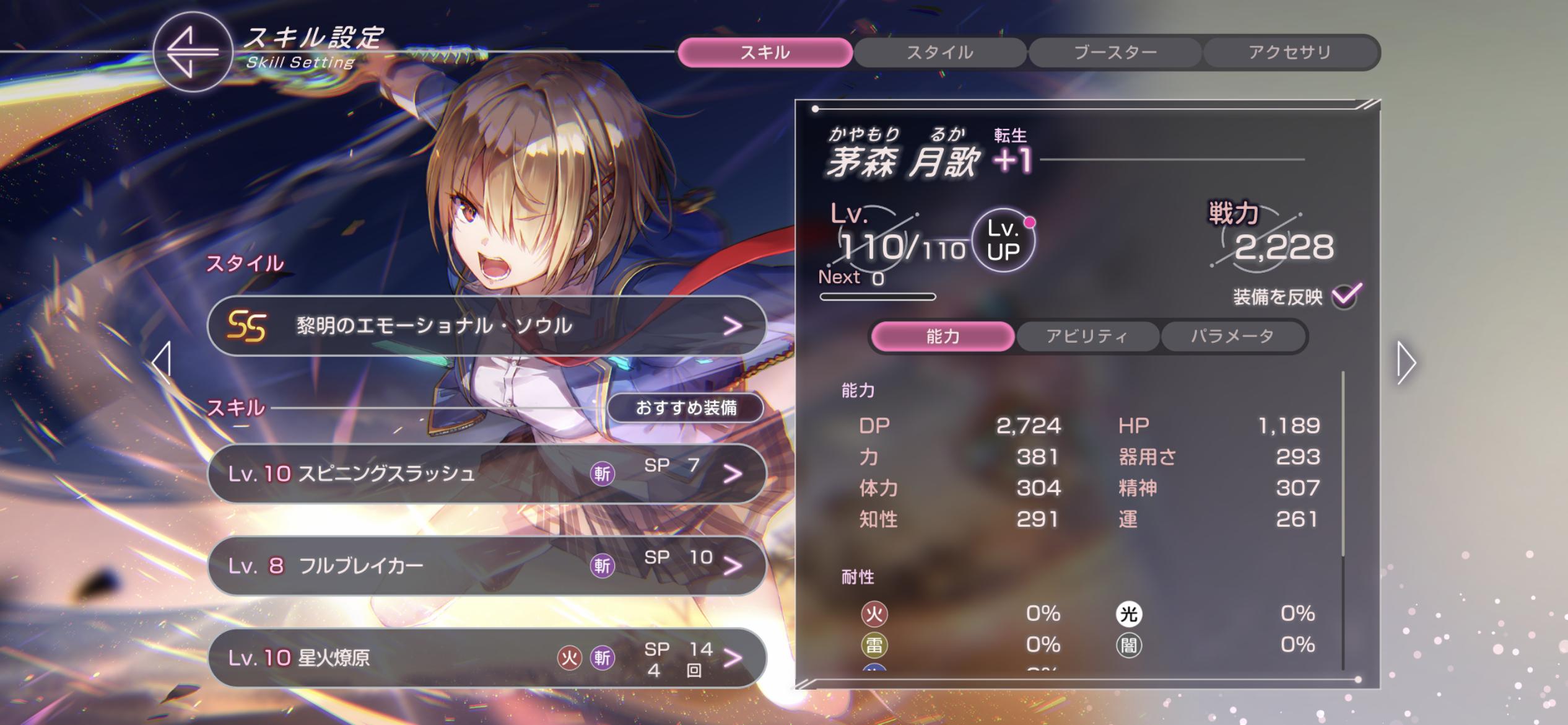Go back using the arrow button
Viewport: 1568px width, 725px height.
[x=192, y=52]
